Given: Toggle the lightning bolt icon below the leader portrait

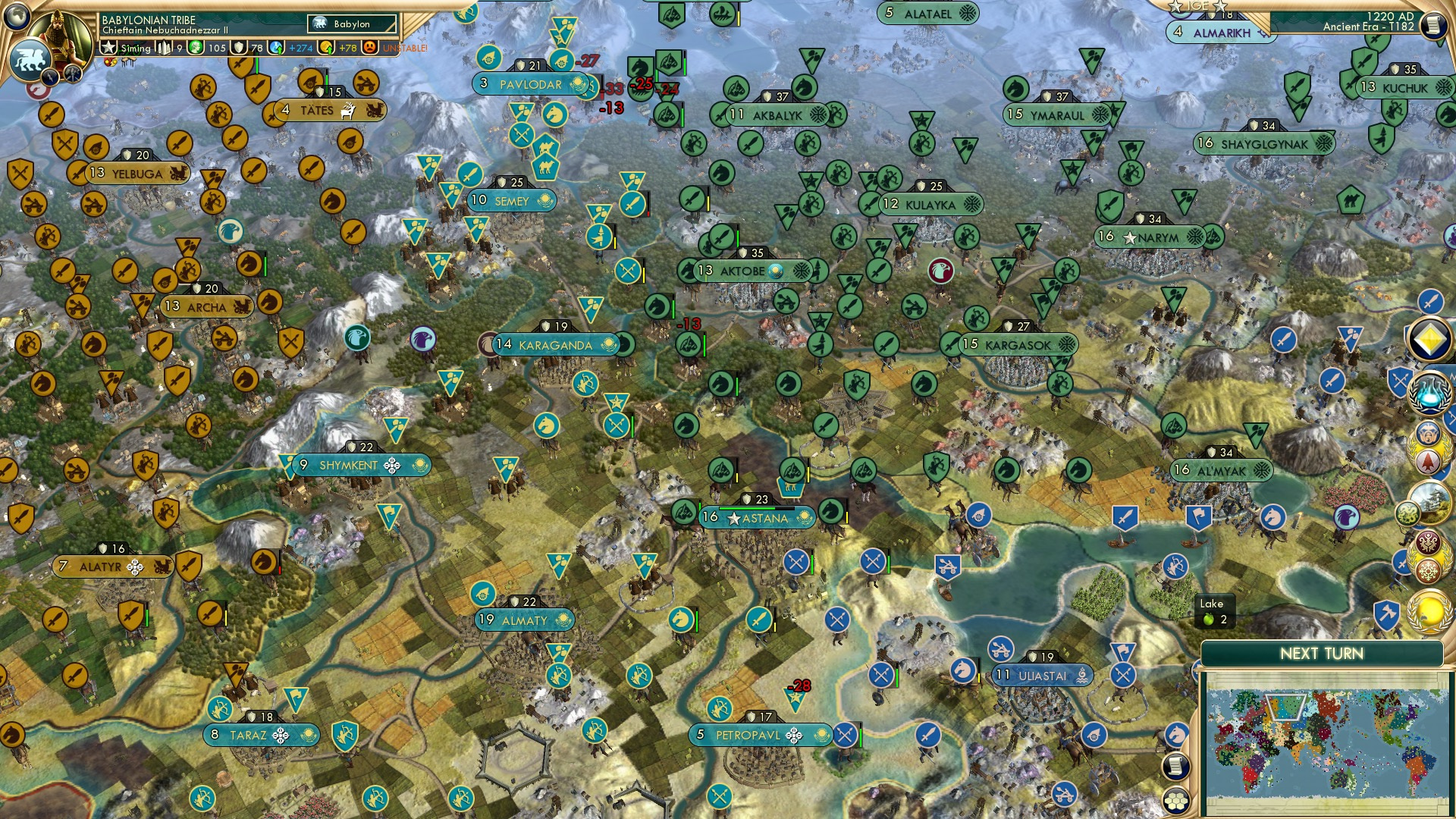Looking at the screenshot, I should [x=50, y=77].
